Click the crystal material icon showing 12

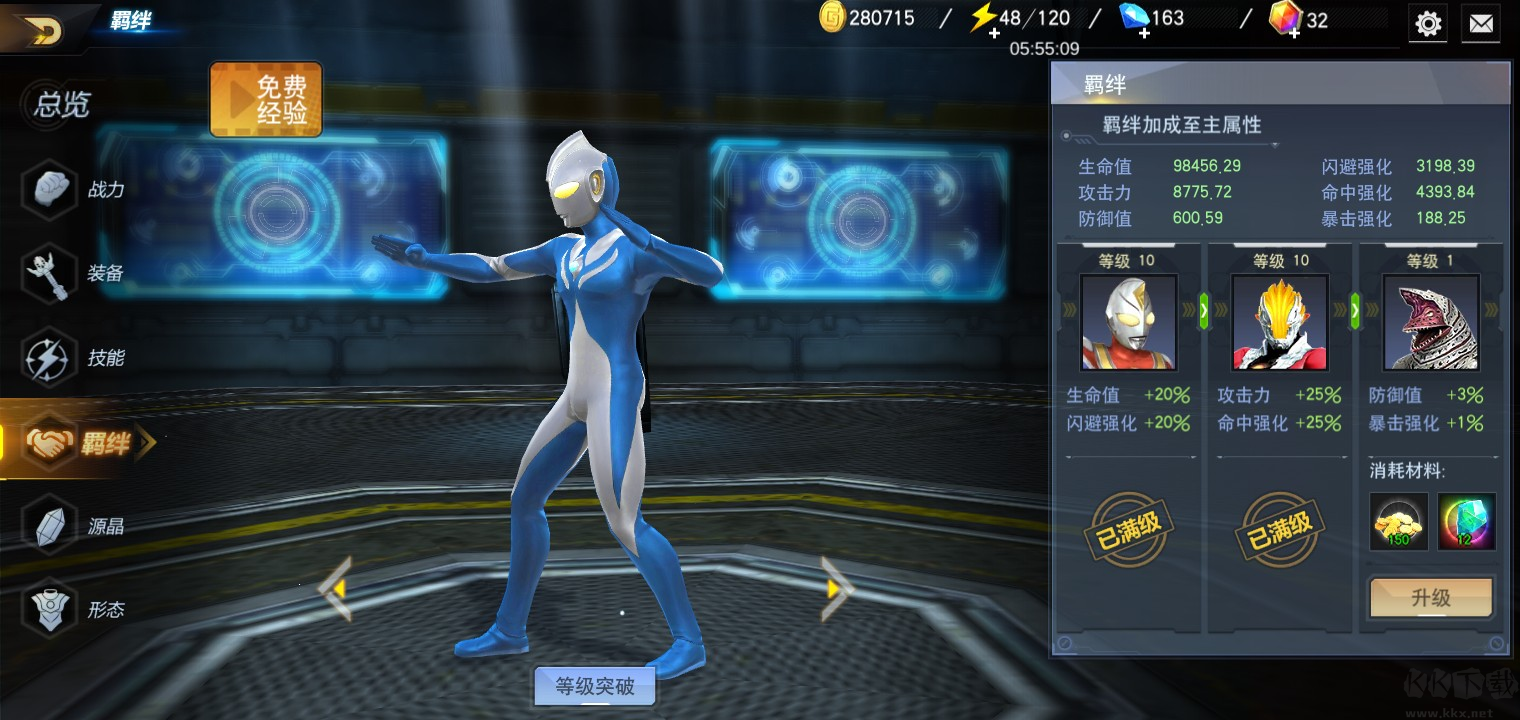click(1466, 521)
